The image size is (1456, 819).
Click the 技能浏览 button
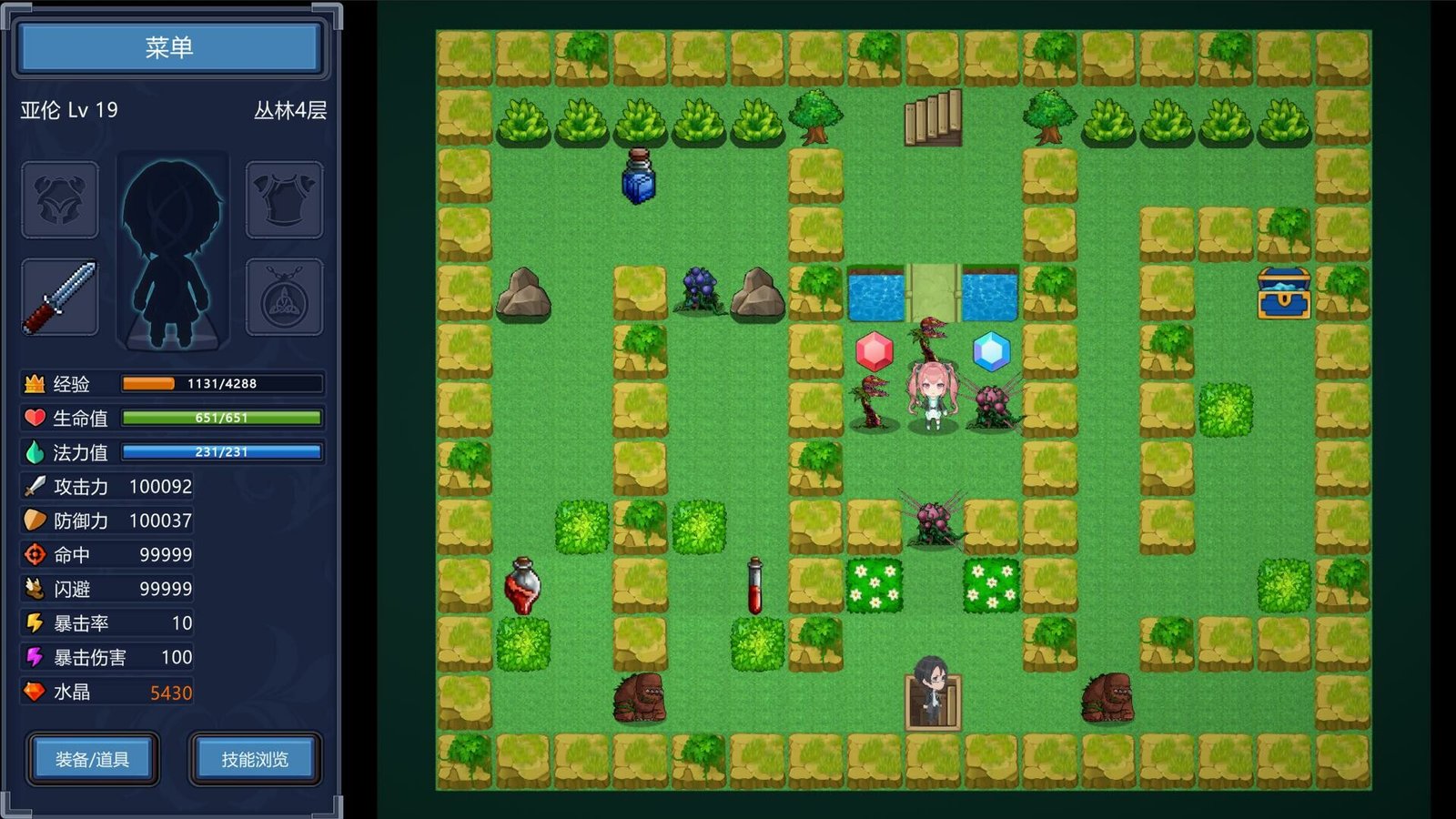point(253,759)
